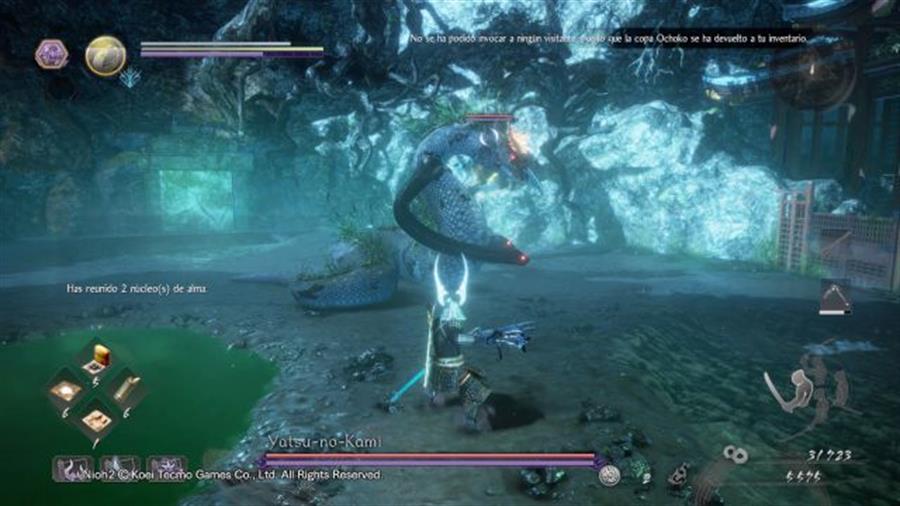Choose the scroll item in the right shortcut slot
This screenshot has width=900, height=506.
point(127,389)
